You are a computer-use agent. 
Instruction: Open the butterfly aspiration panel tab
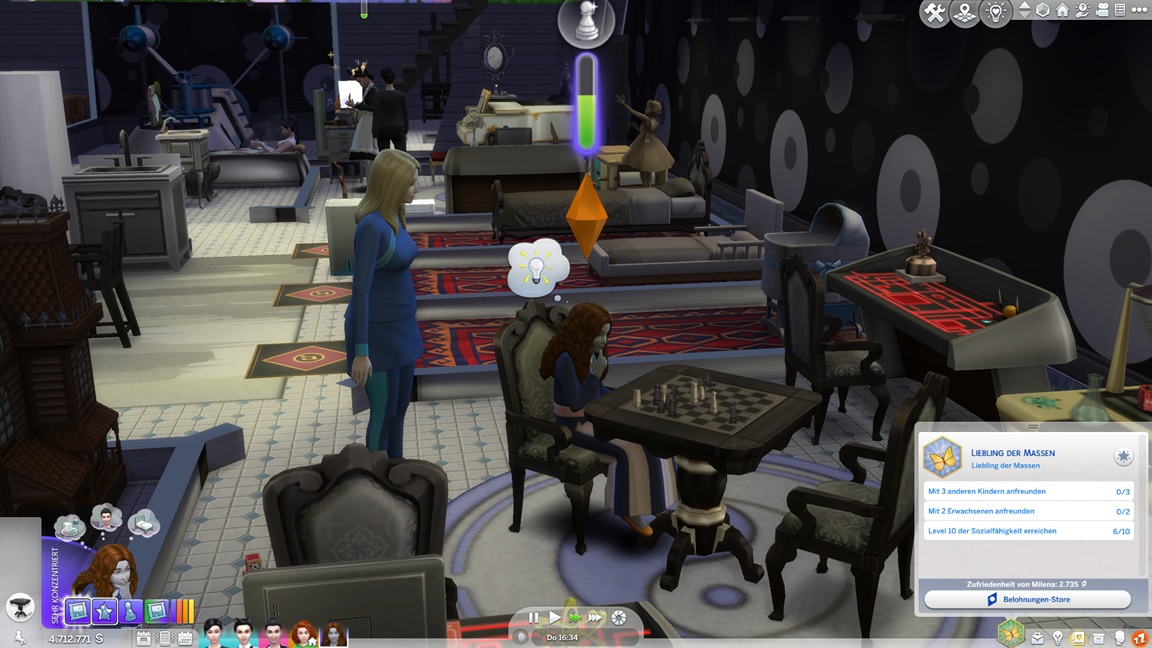[x=1011, y=633]
